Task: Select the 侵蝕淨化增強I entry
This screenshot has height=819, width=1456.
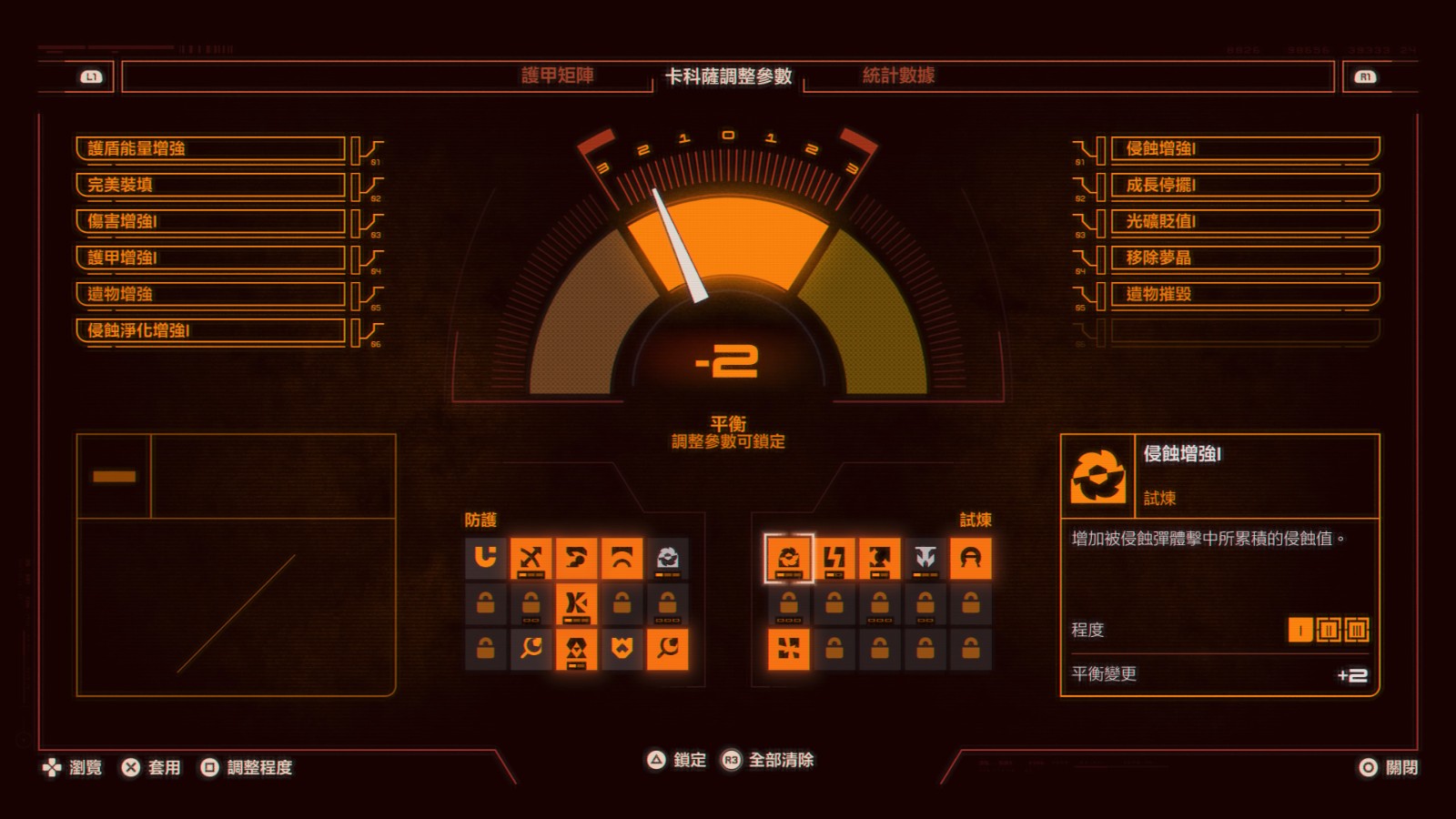Action: pyautogui.click(x=210, y=330)
